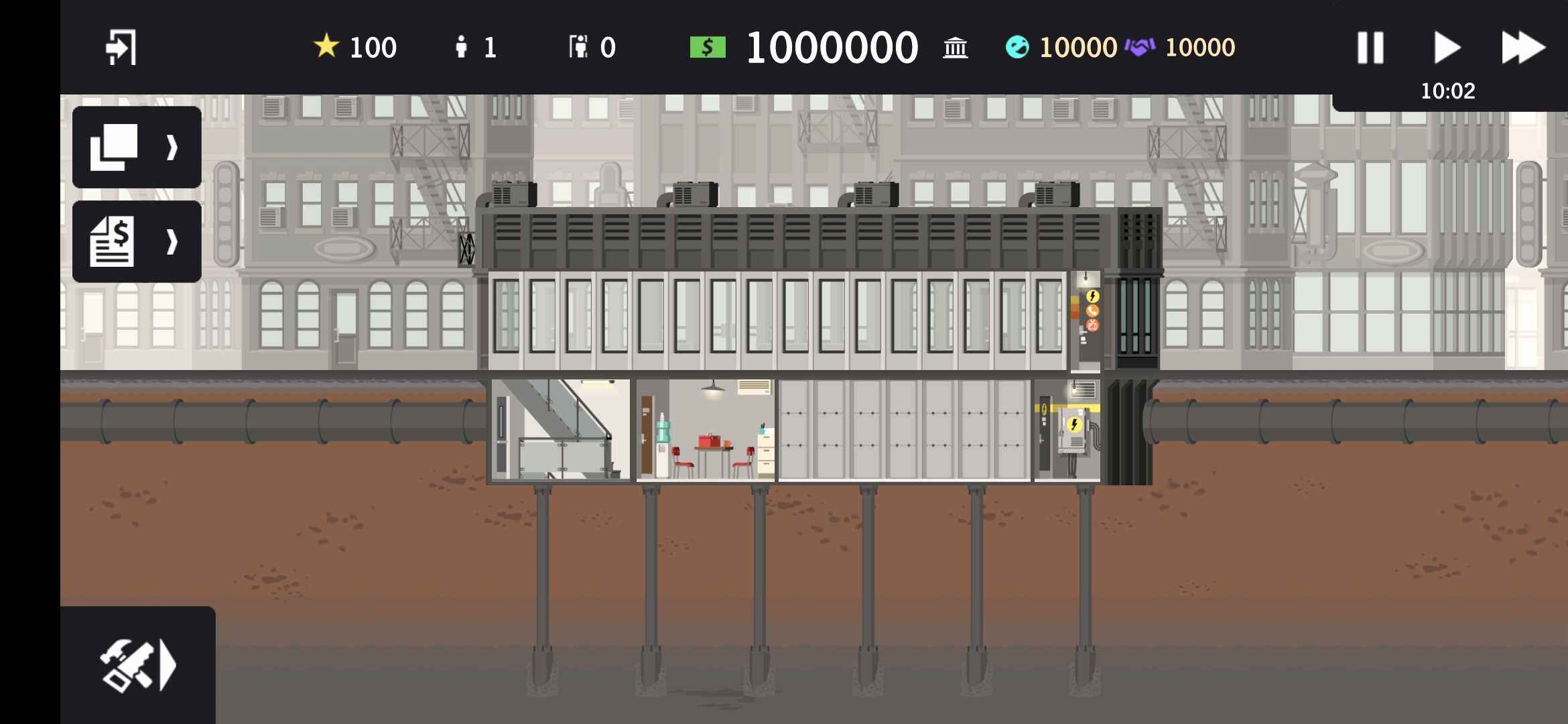Image resolution: width=1568 pixels, height=724 pixels.
Task: Activate fast-forward game speed
Action: point(1522,48)
